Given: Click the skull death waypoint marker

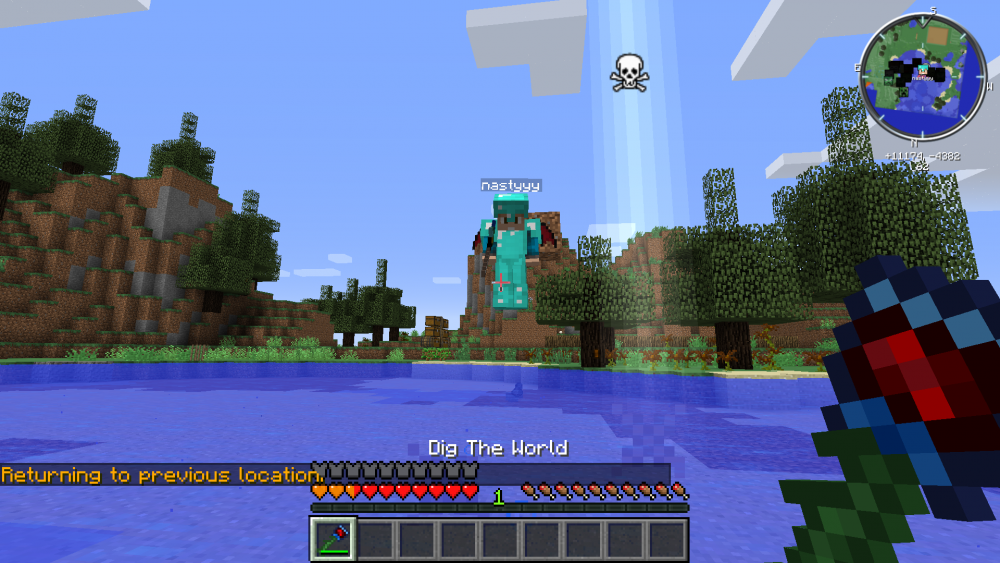Looking at the screenshot, I should click(628, 73).
